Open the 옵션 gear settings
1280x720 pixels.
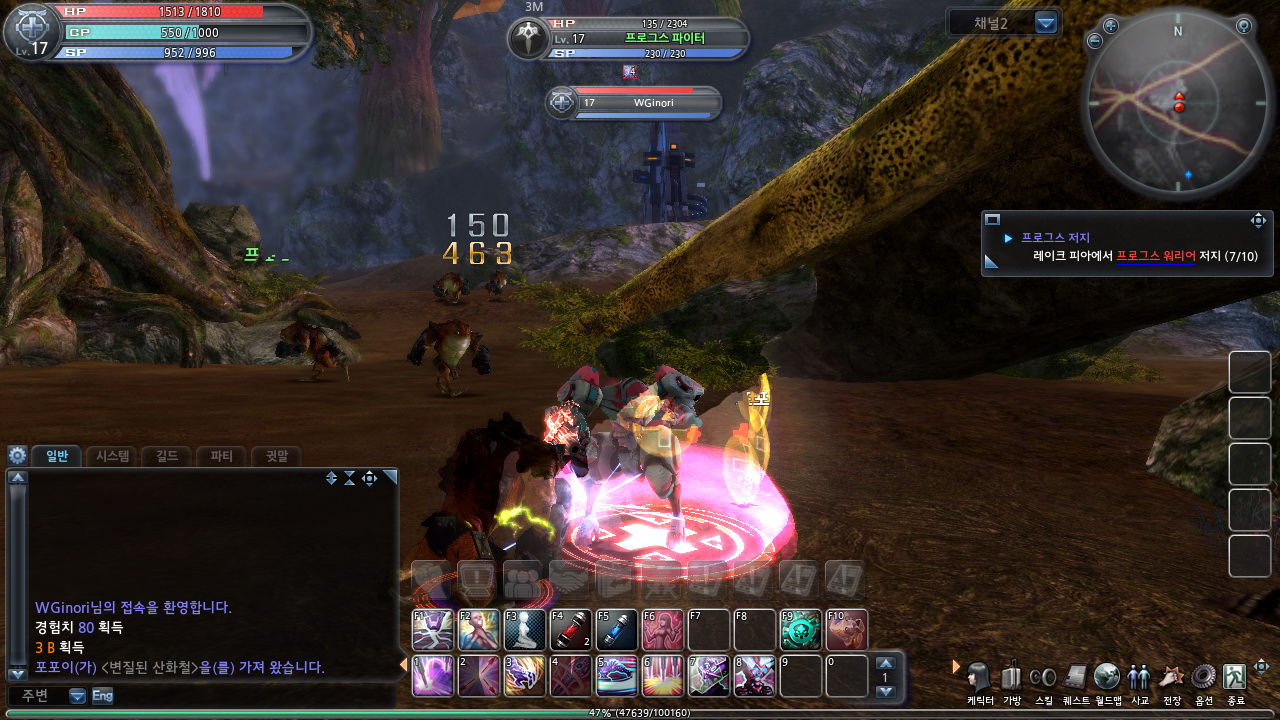click(x=1204, y=680)
